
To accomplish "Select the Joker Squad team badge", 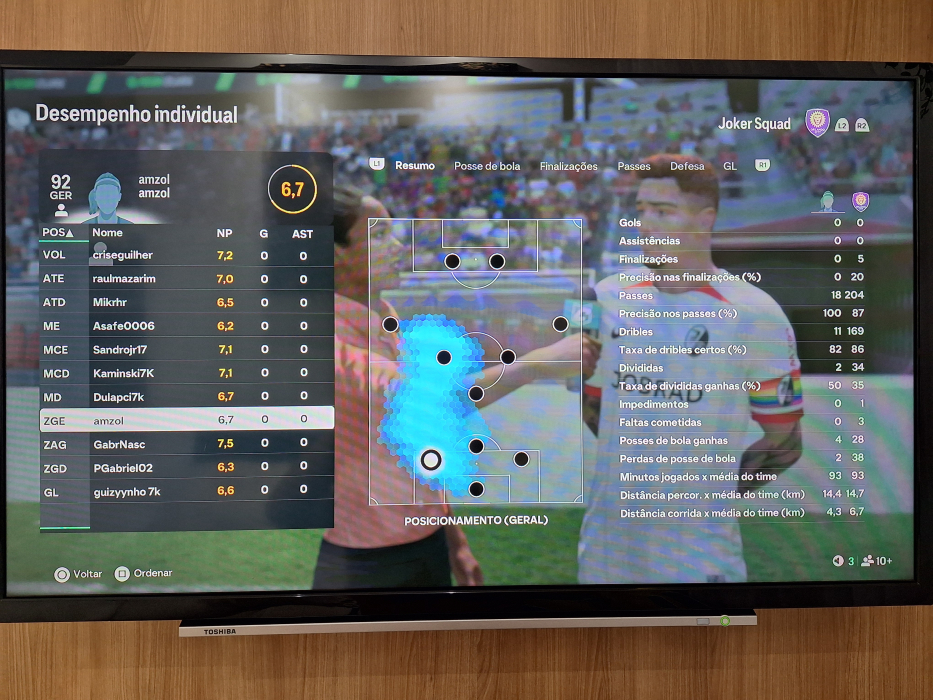I will pos(817,123).
